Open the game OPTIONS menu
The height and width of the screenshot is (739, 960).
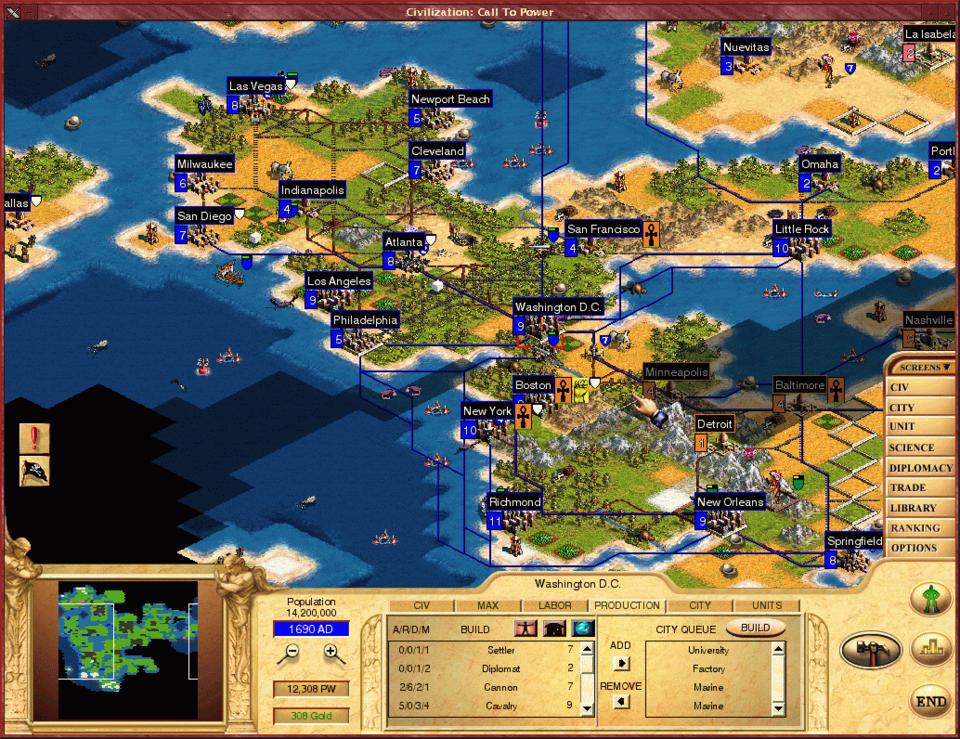tap(913, 548)
